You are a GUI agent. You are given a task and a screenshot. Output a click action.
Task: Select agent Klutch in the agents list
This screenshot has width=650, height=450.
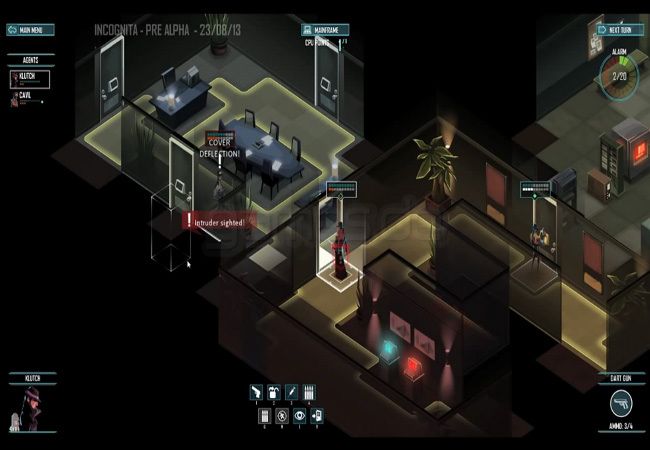point(30,76)
